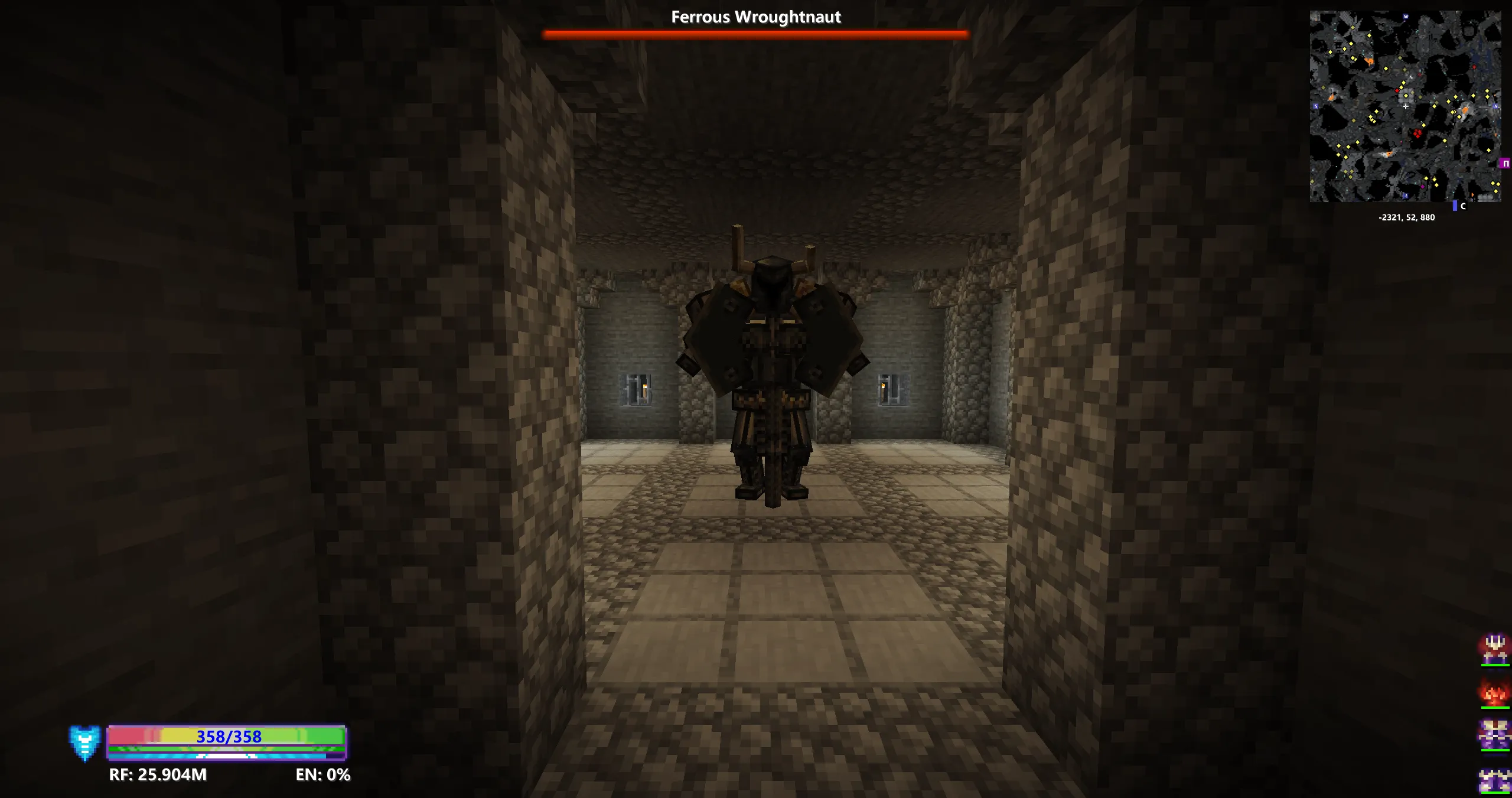Click the W compass marker atop the minimap

[x=1406, y=16]
